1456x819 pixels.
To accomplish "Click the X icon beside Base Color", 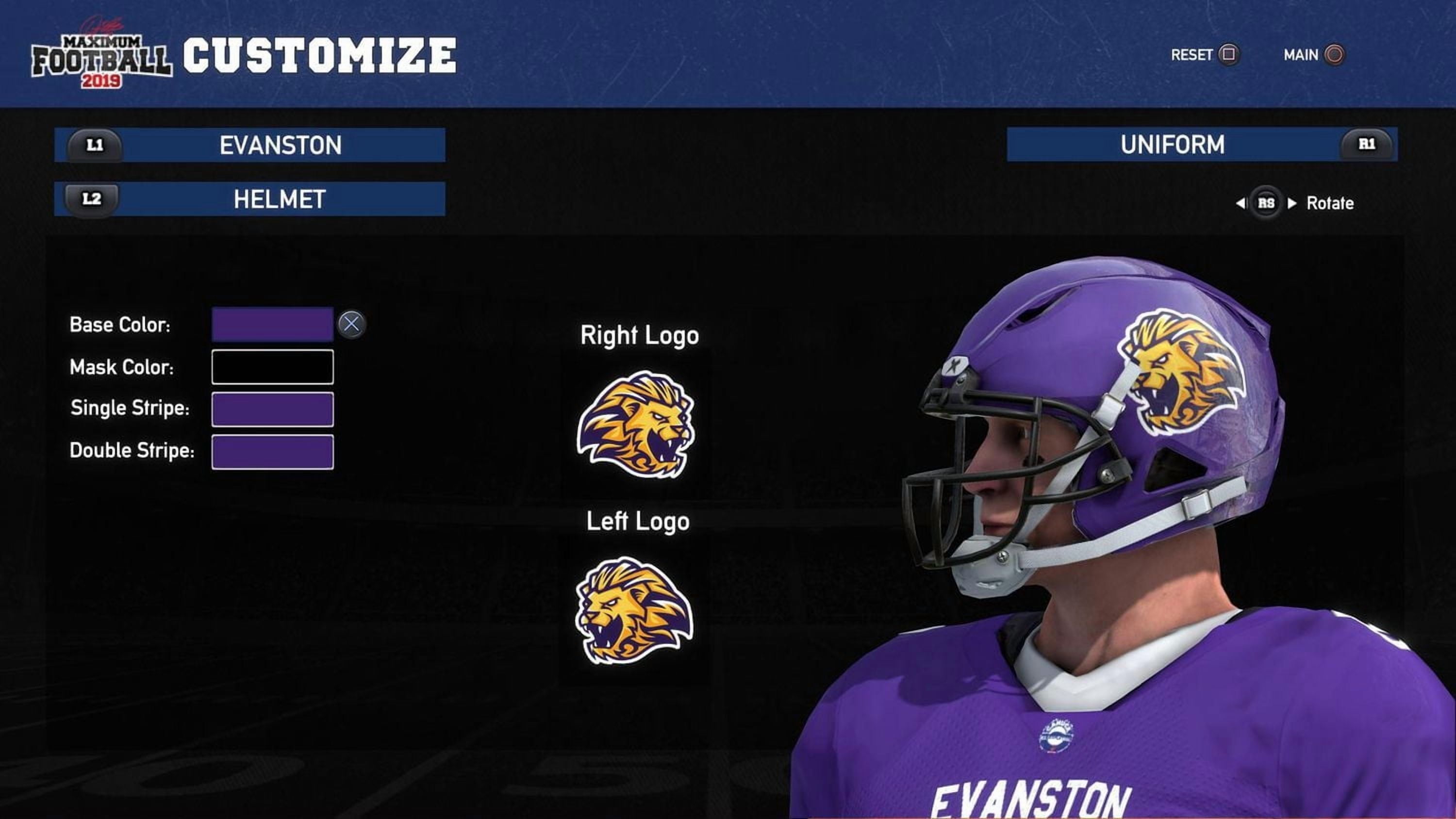I will [x=353, y=324].
